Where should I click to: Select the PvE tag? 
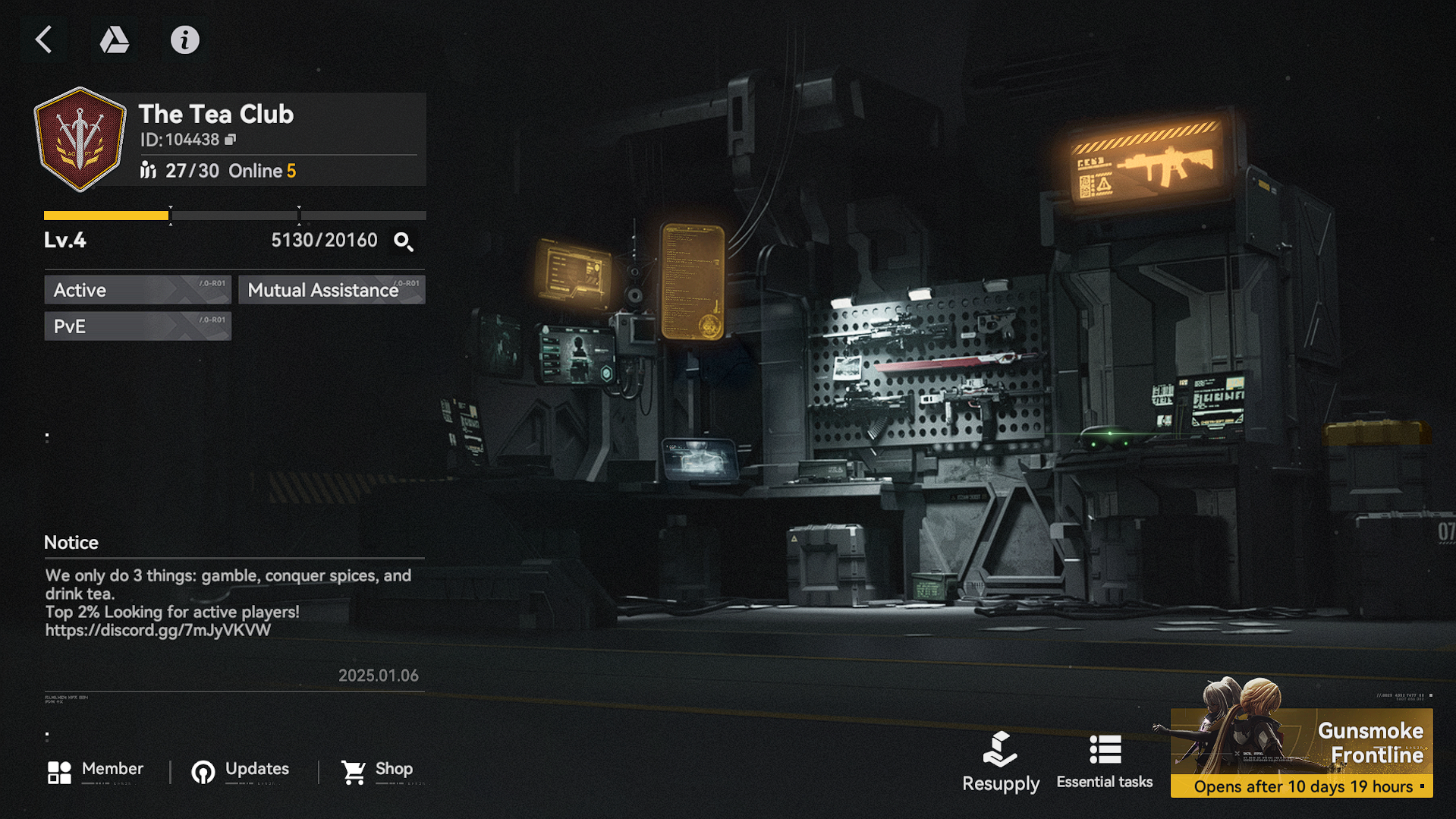coord(137,326)
